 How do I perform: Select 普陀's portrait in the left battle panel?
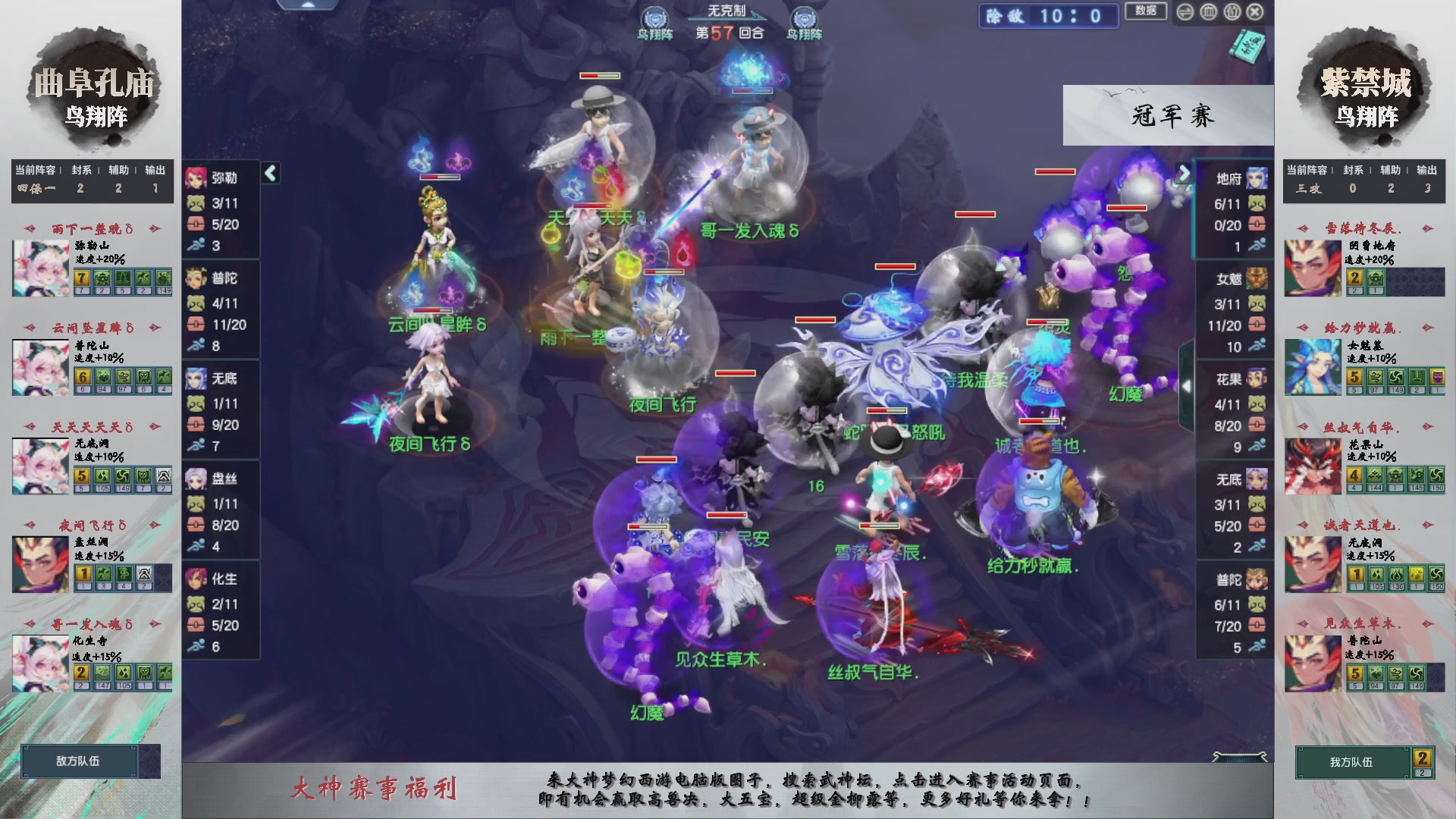click(x=196, y=278)
